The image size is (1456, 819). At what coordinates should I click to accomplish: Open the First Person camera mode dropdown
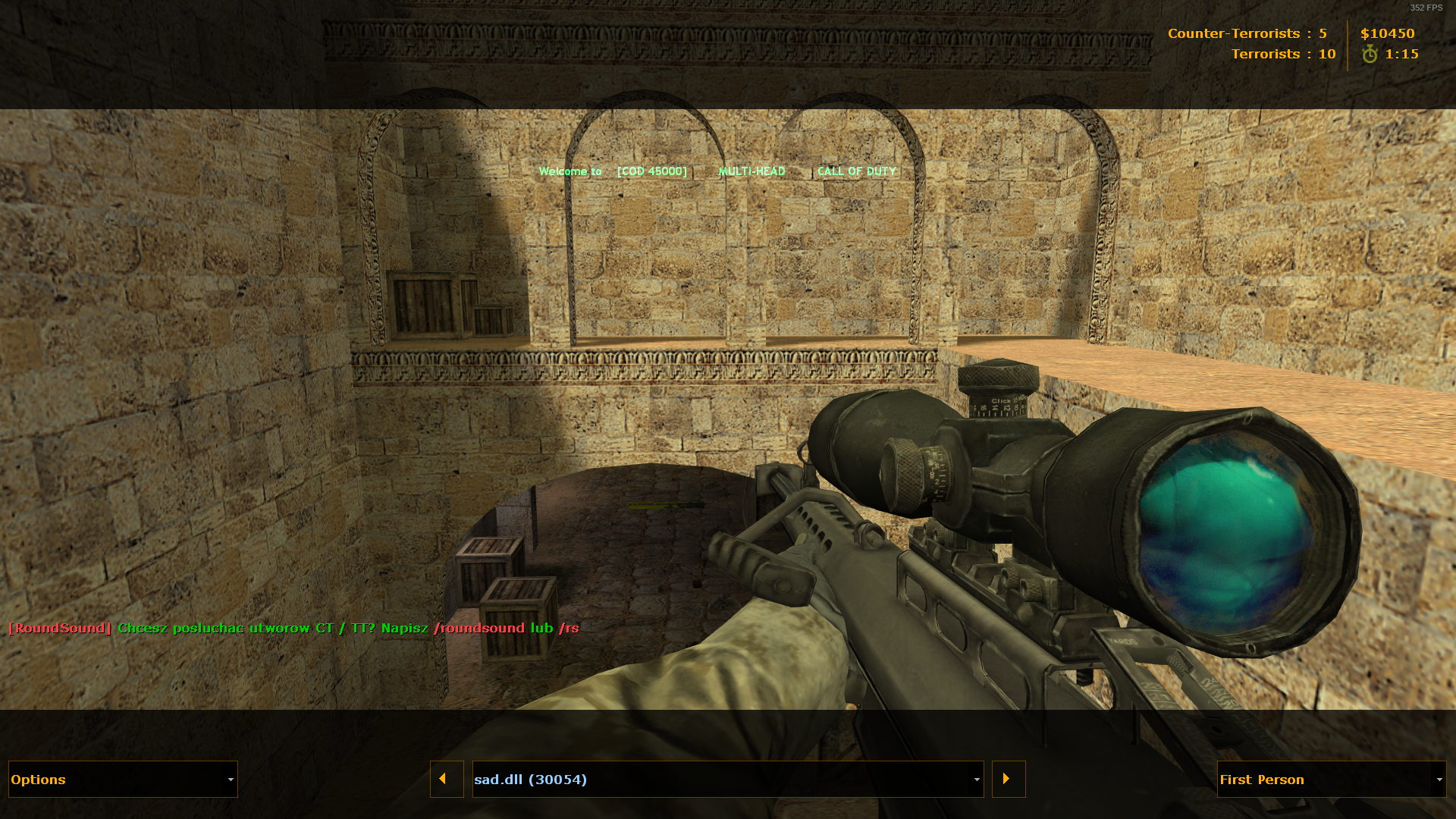(1331, 780)
